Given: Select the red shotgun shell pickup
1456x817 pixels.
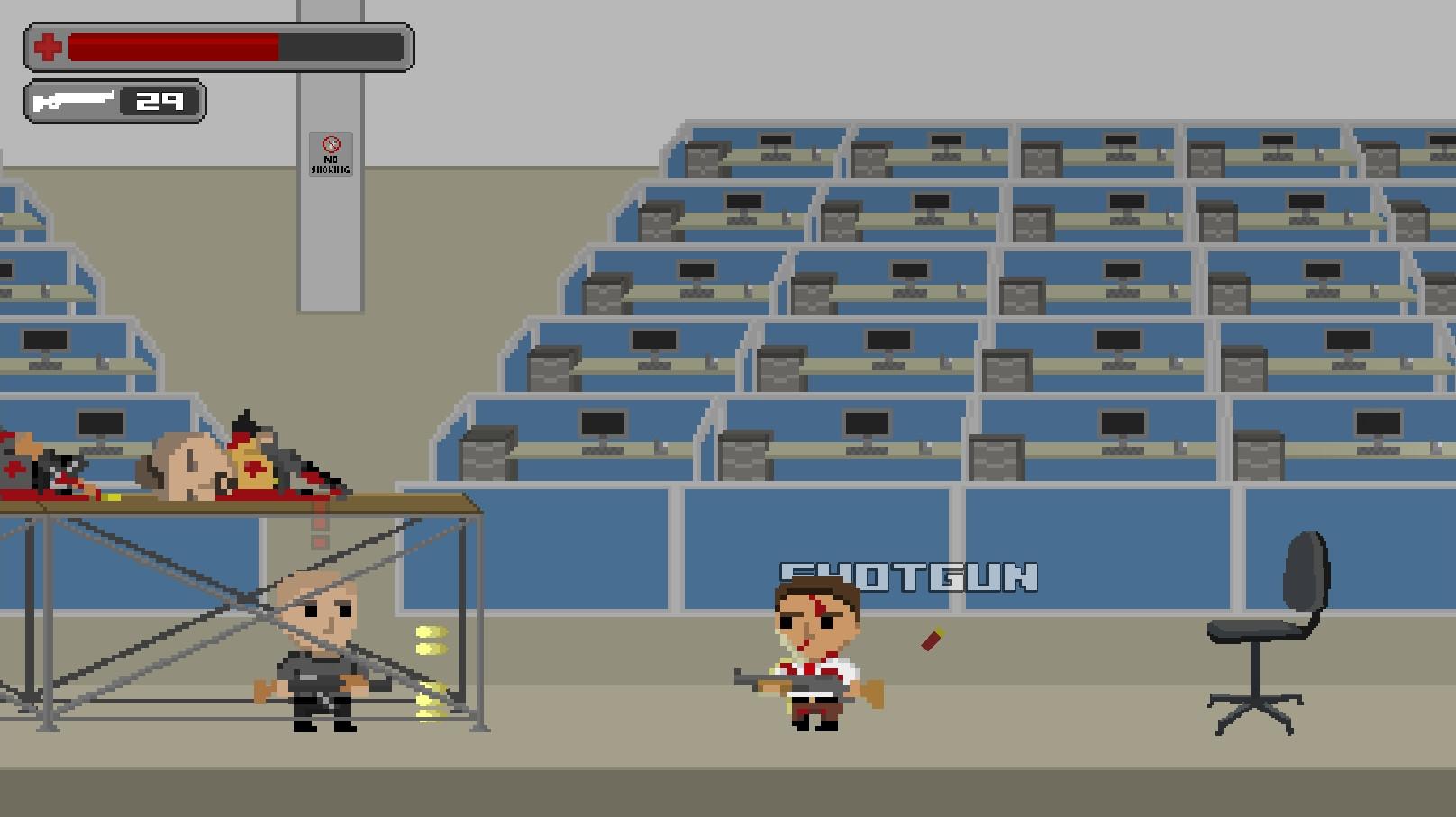Looking at the screenshot, I should pos(933,640).
